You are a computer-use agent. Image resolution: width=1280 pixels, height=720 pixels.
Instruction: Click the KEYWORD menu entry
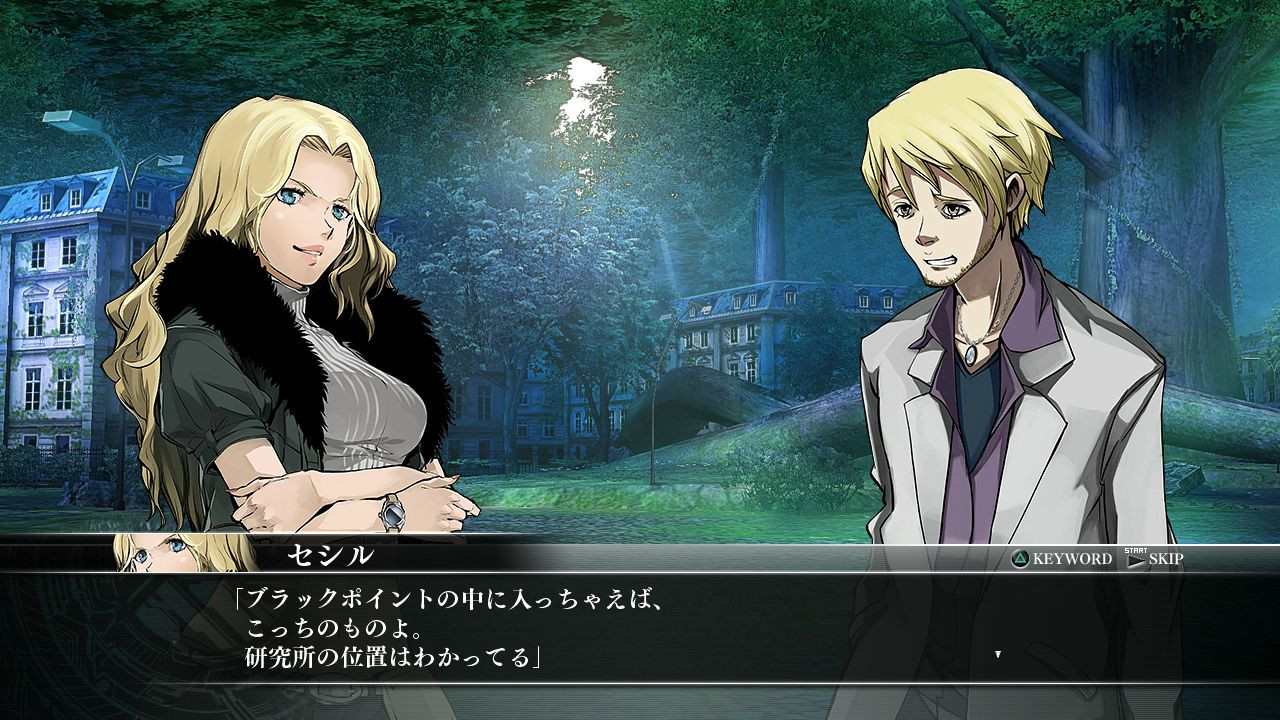(x=1072, y=560)
